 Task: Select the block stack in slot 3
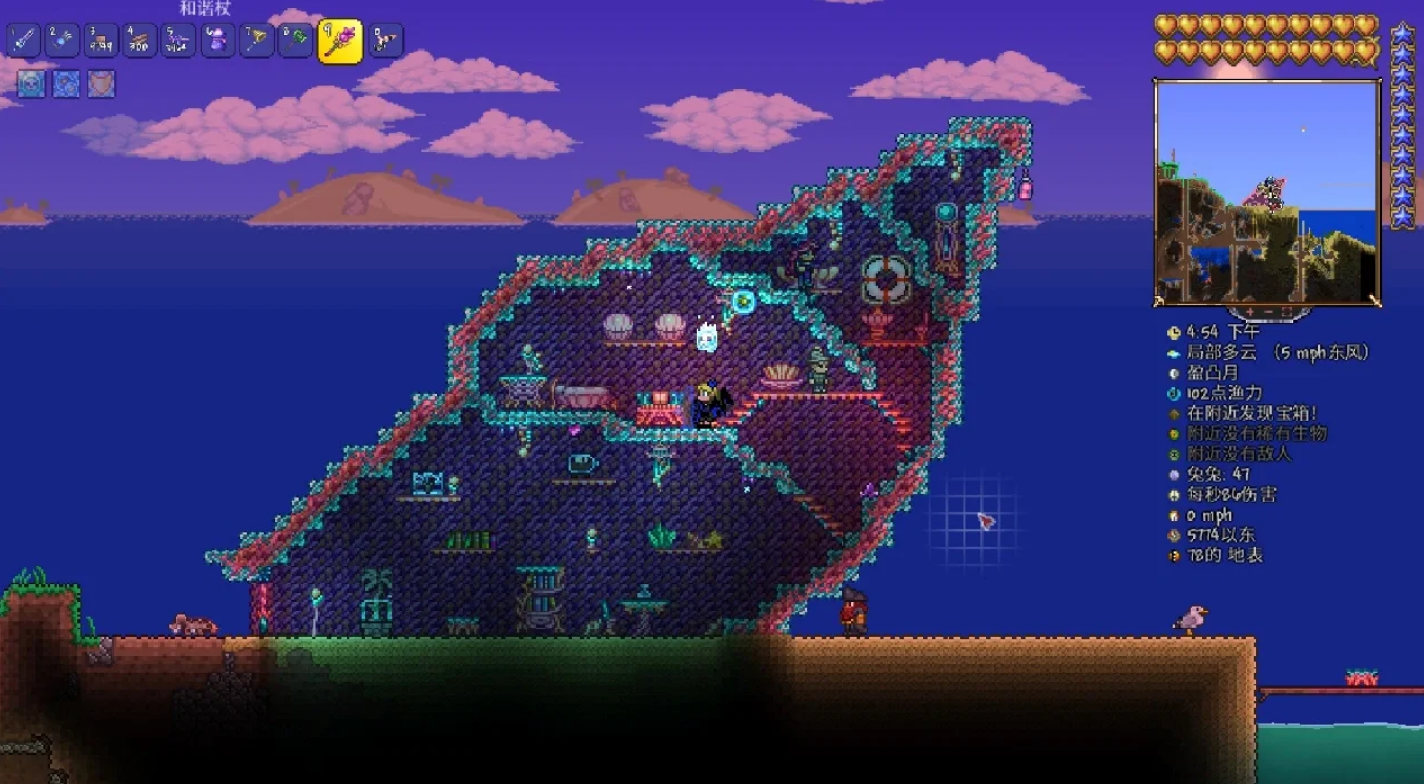[101, 41]
